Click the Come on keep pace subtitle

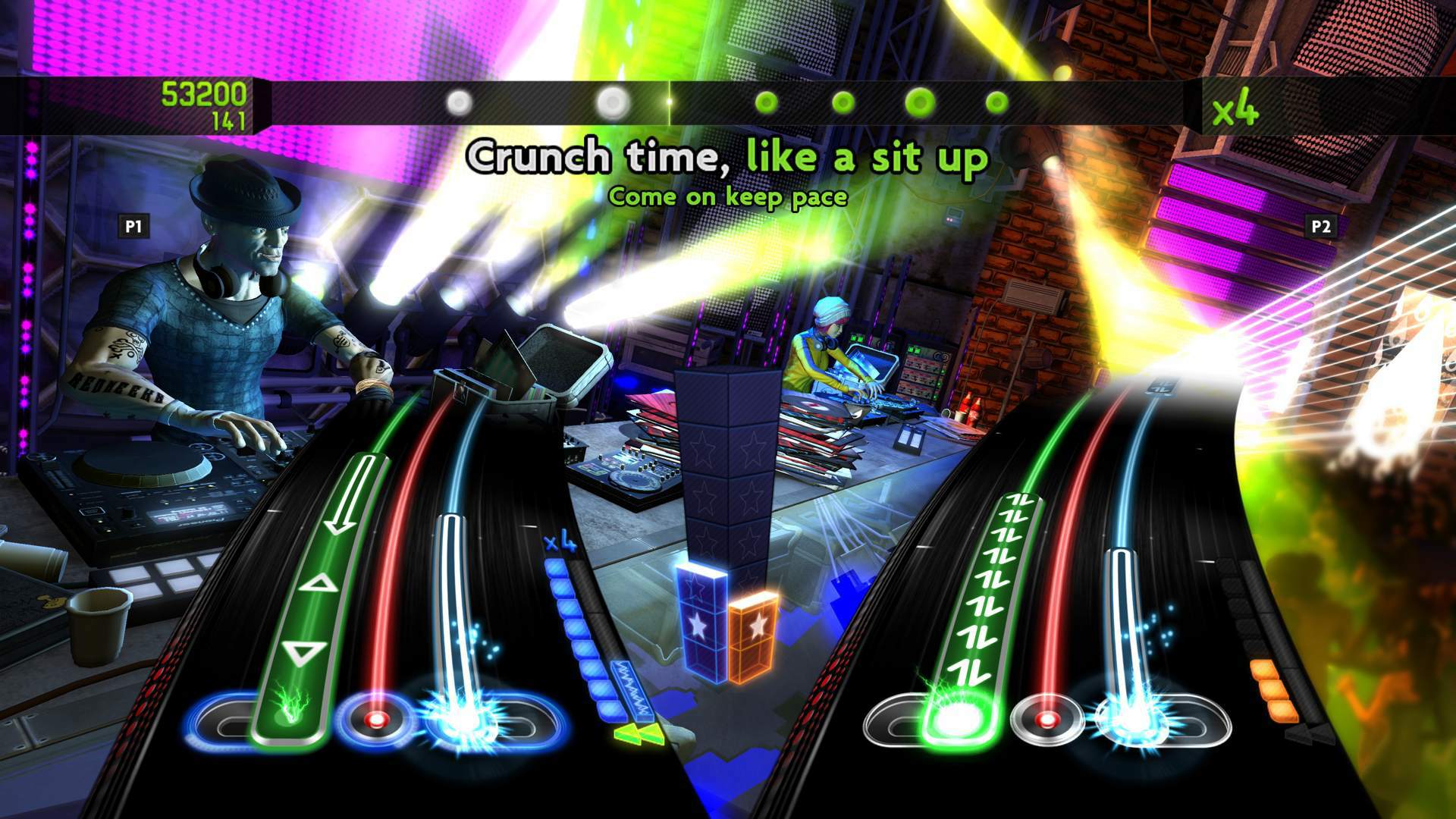tap(730, 198)
